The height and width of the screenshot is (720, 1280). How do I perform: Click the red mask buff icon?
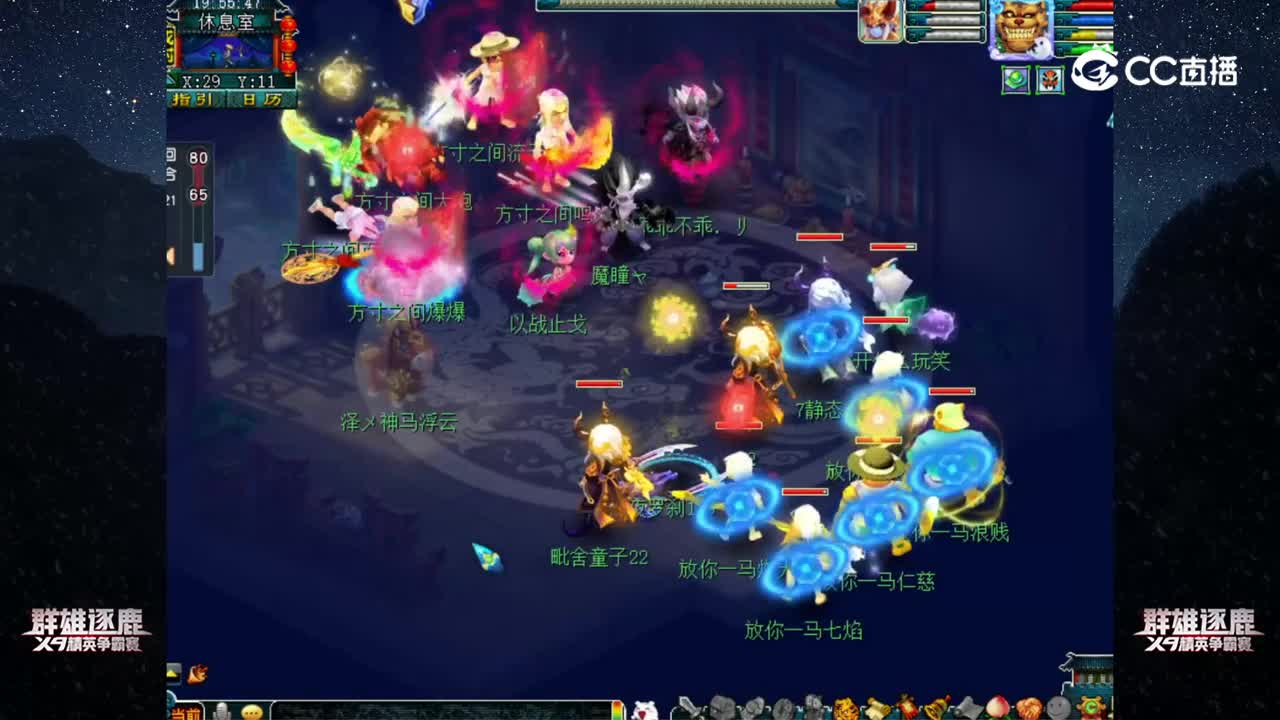[x=1049, y=79]
